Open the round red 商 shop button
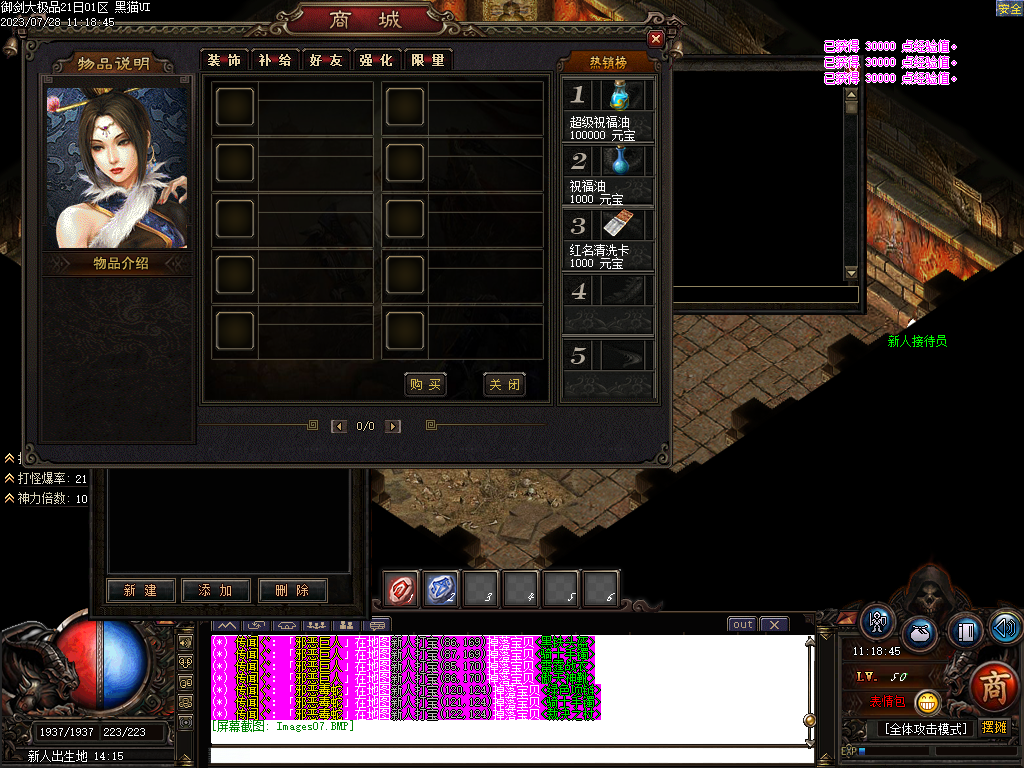This screenshot has height=768, width=1024. point(994,688)
